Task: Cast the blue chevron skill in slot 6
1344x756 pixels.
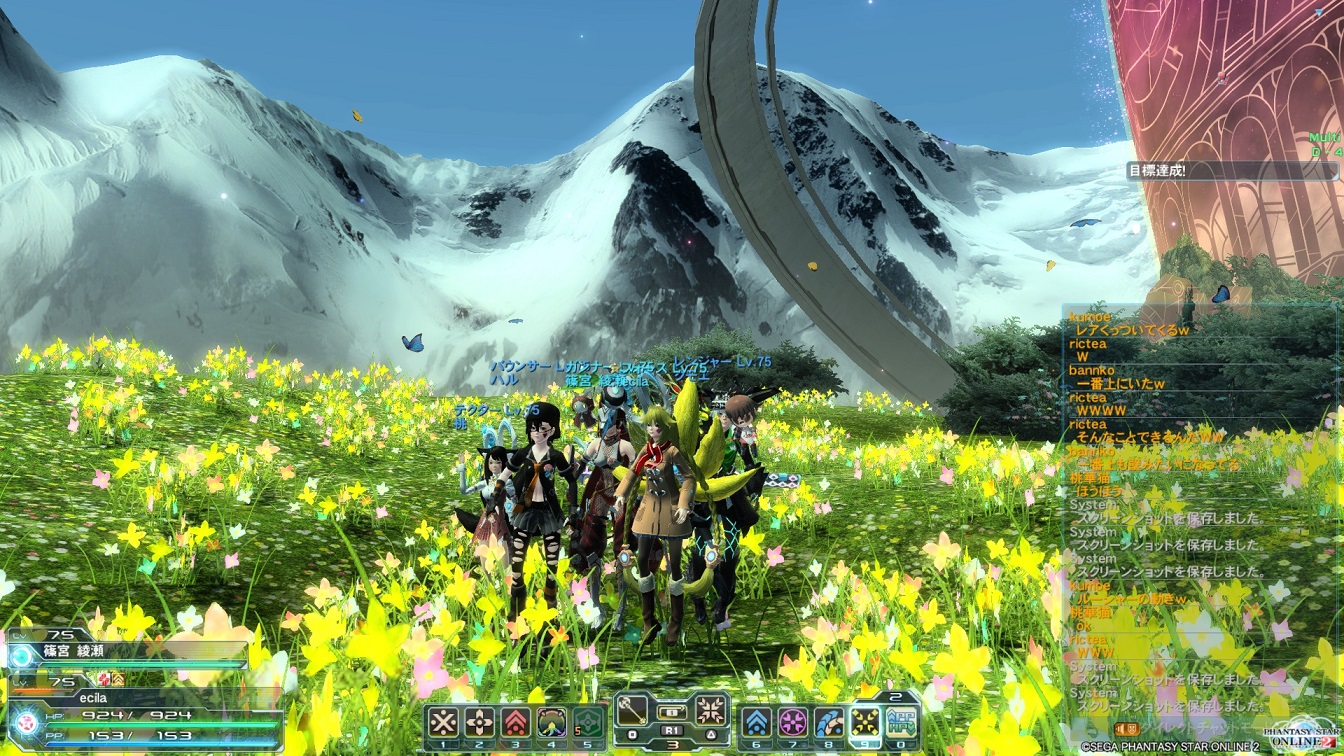Action: point(757,722)
